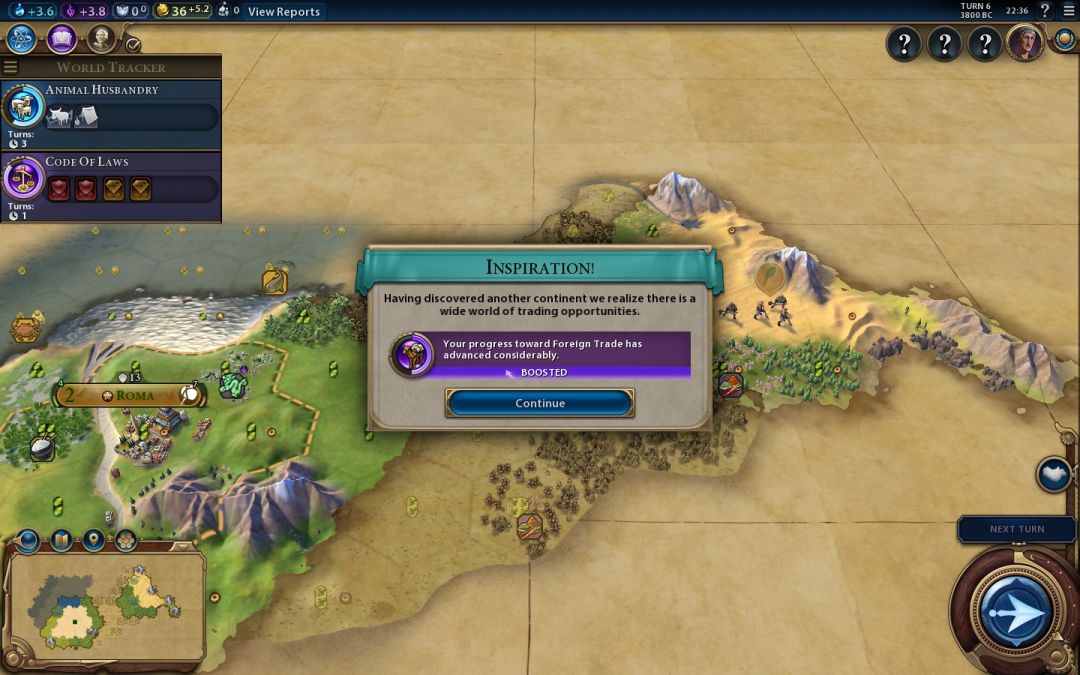Open the Civilopedia help question mark
Viewport: 1080px width, 675px height.
point(1045,11)
